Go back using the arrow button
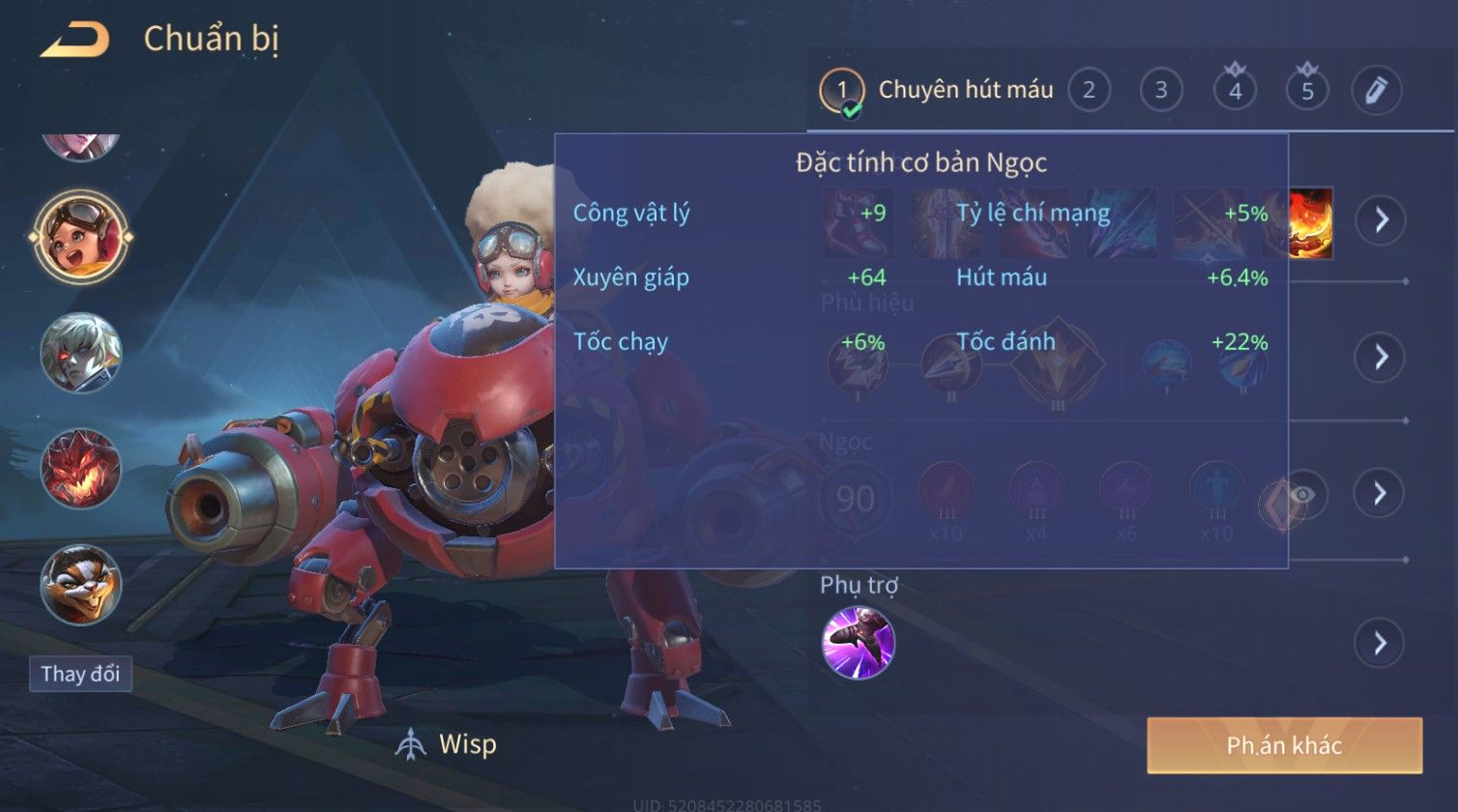Image resolution: width=1458 pixels, height=812 pixels. [73, 40]
